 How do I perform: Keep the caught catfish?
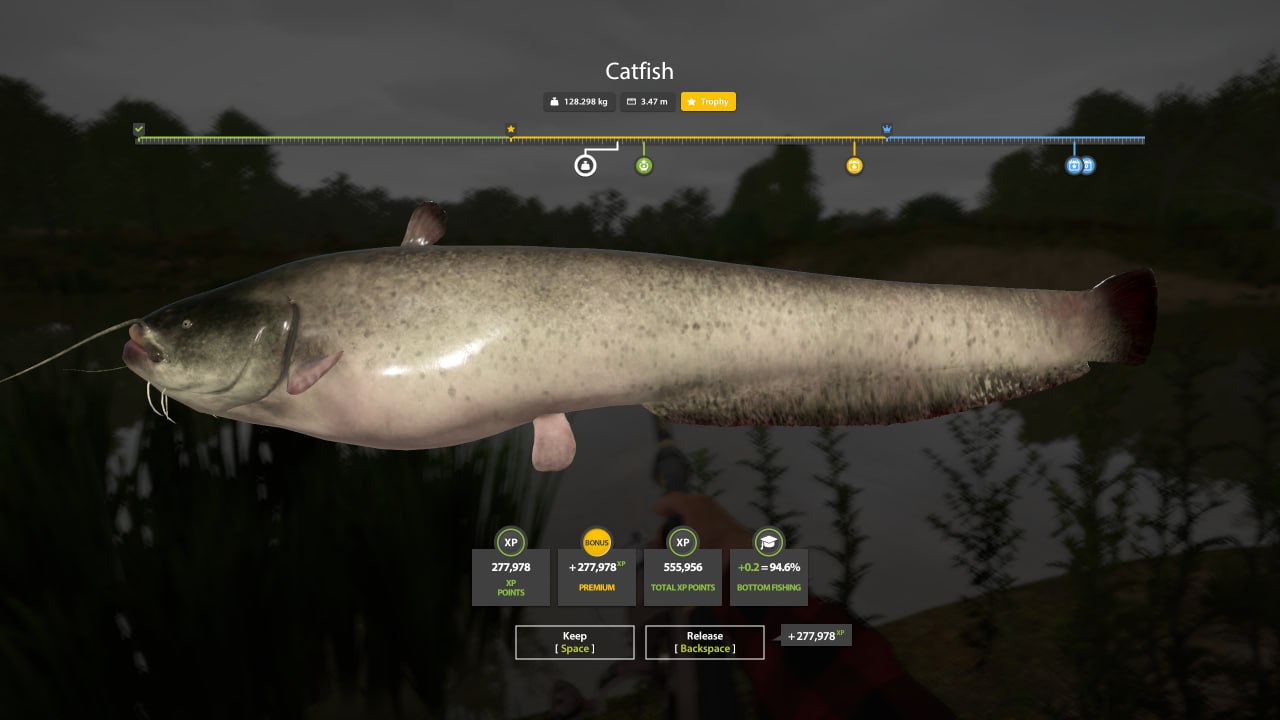tap(574, 642)
